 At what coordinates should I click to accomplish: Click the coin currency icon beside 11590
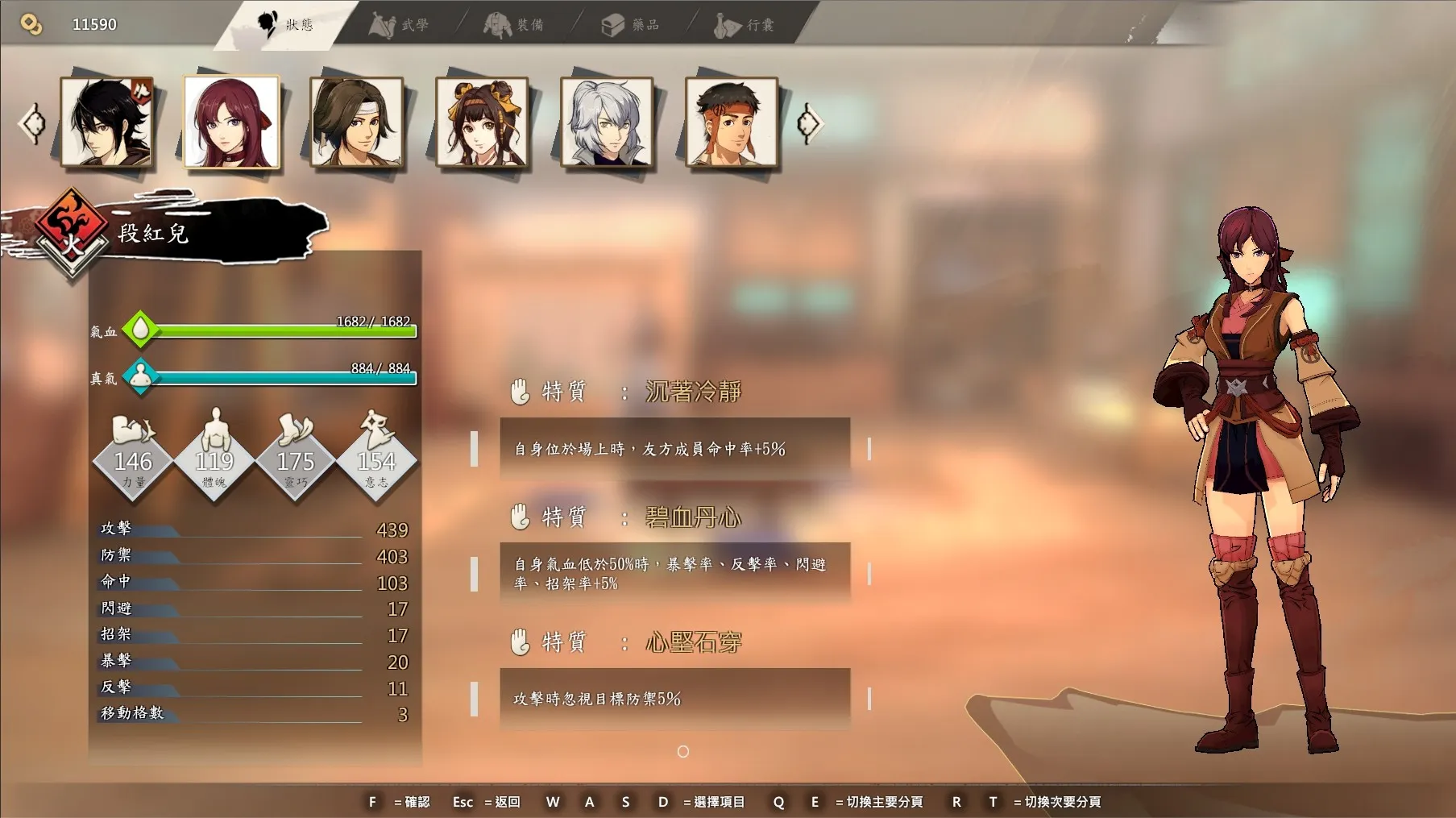point(31,21)
